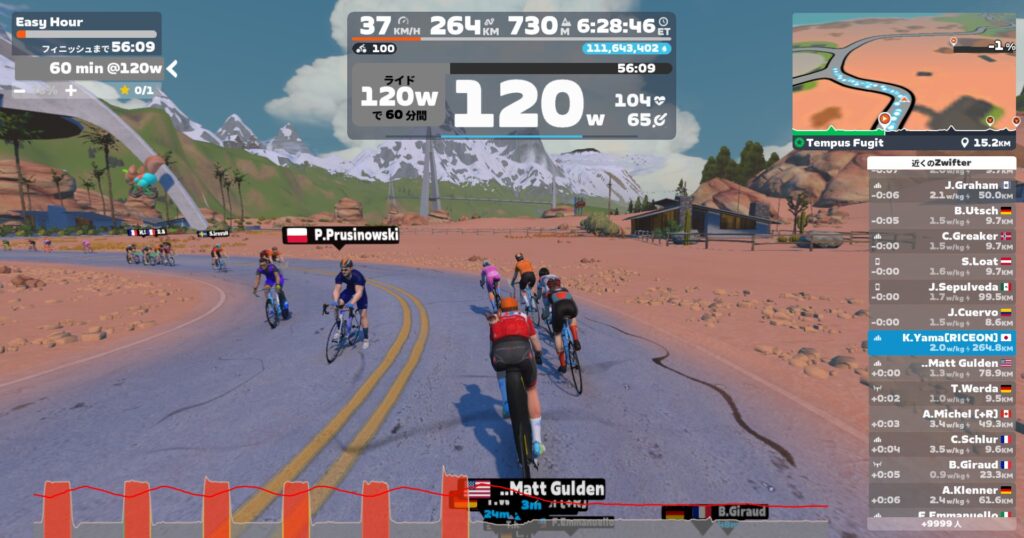The image size is (1024, 538).
Task: Decrease workout intensity with the minus button
Action: (x=20, y=90)
